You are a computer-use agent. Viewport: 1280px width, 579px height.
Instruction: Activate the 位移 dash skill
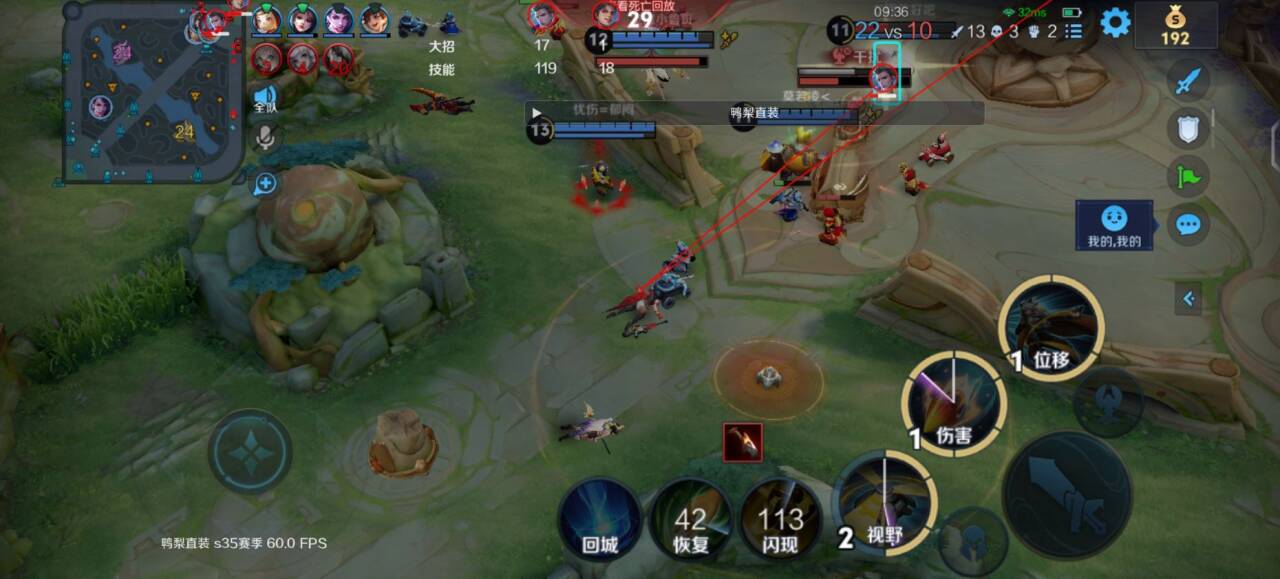coord(1051,329)
